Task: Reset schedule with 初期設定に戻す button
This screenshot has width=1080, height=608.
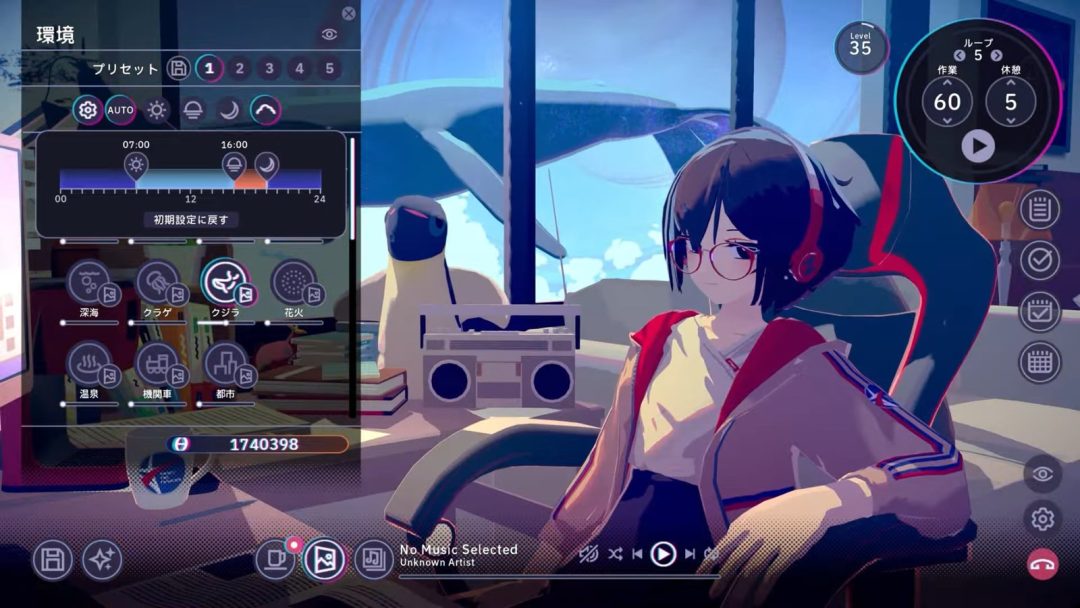Action: [190, 219]
